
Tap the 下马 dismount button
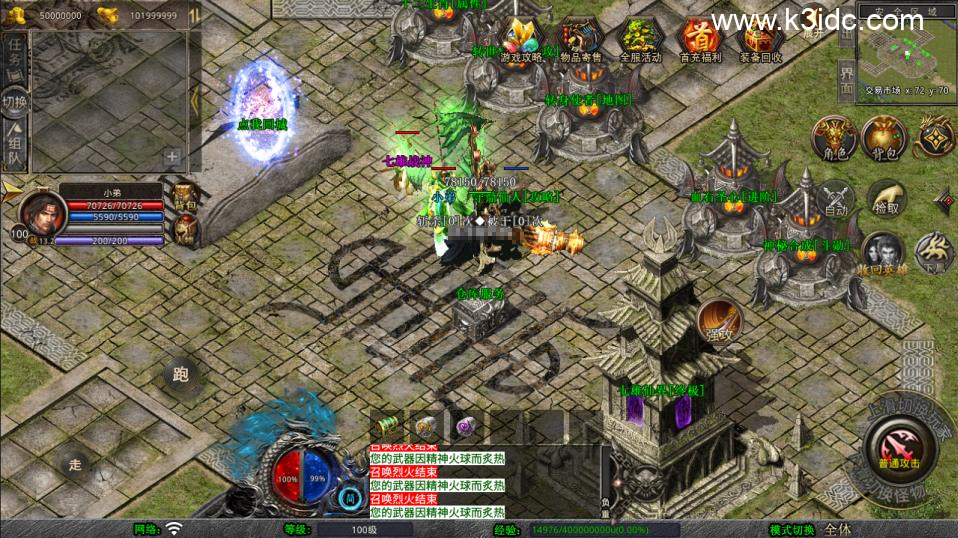click(934, 252)
